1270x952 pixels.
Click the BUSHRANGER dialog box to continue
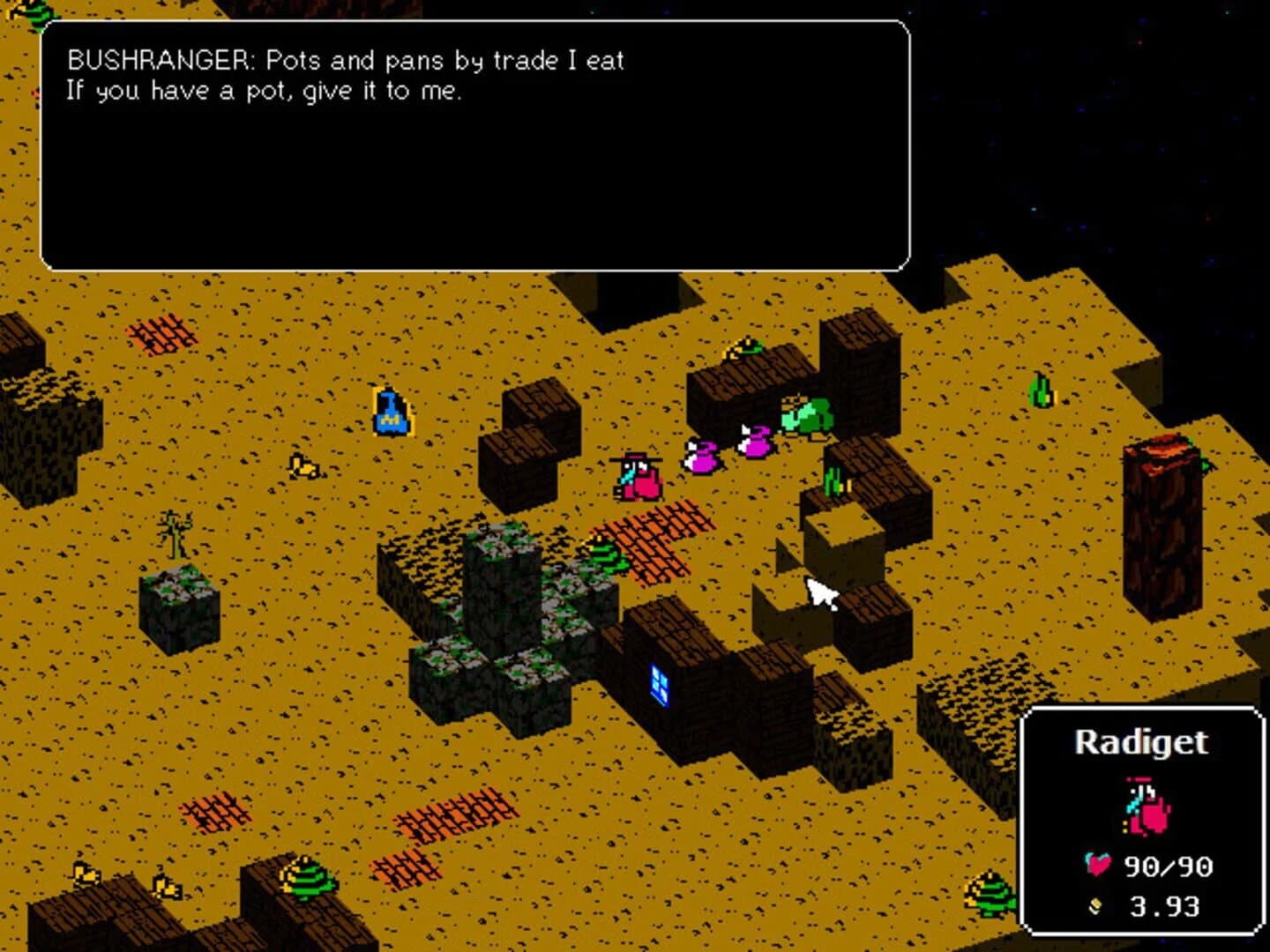(476, 145)
